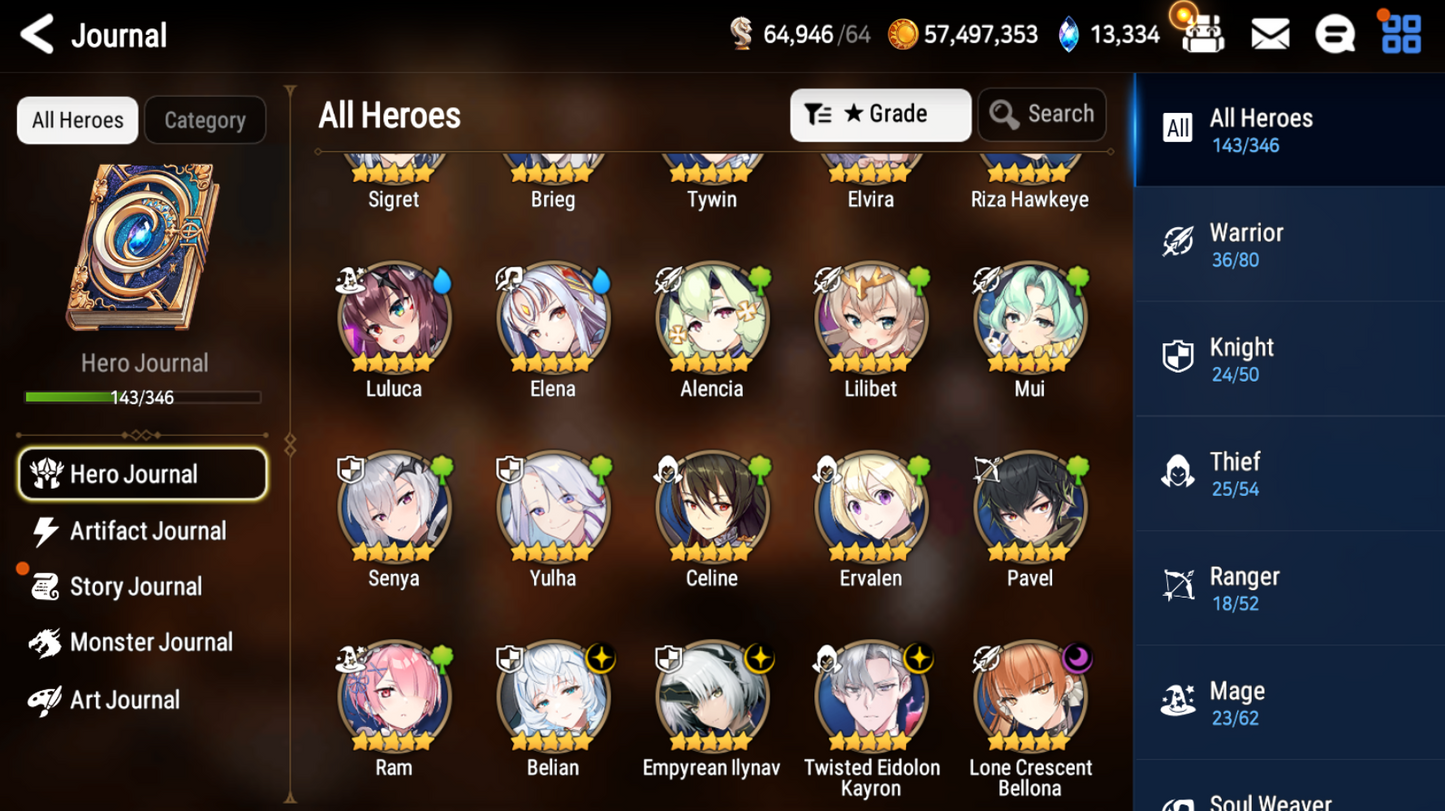This screenshot has height=811, width=1445.
Task: Filter heroes by Warrior class
Action: tap(1289, 245)
